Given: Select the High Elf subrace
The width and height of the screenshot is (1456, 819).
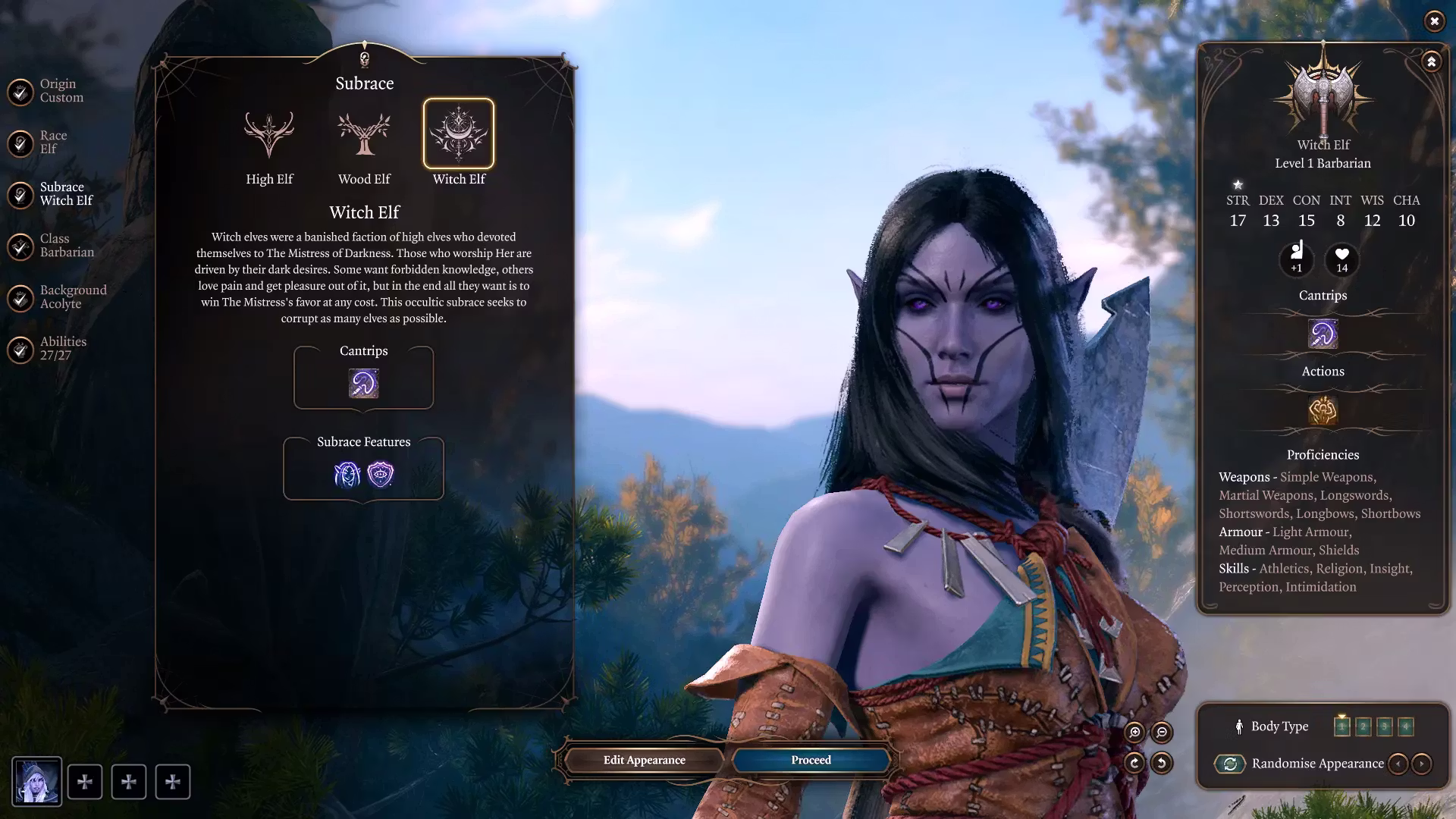Looking at the screenshot, I should (x=269, y=134).
